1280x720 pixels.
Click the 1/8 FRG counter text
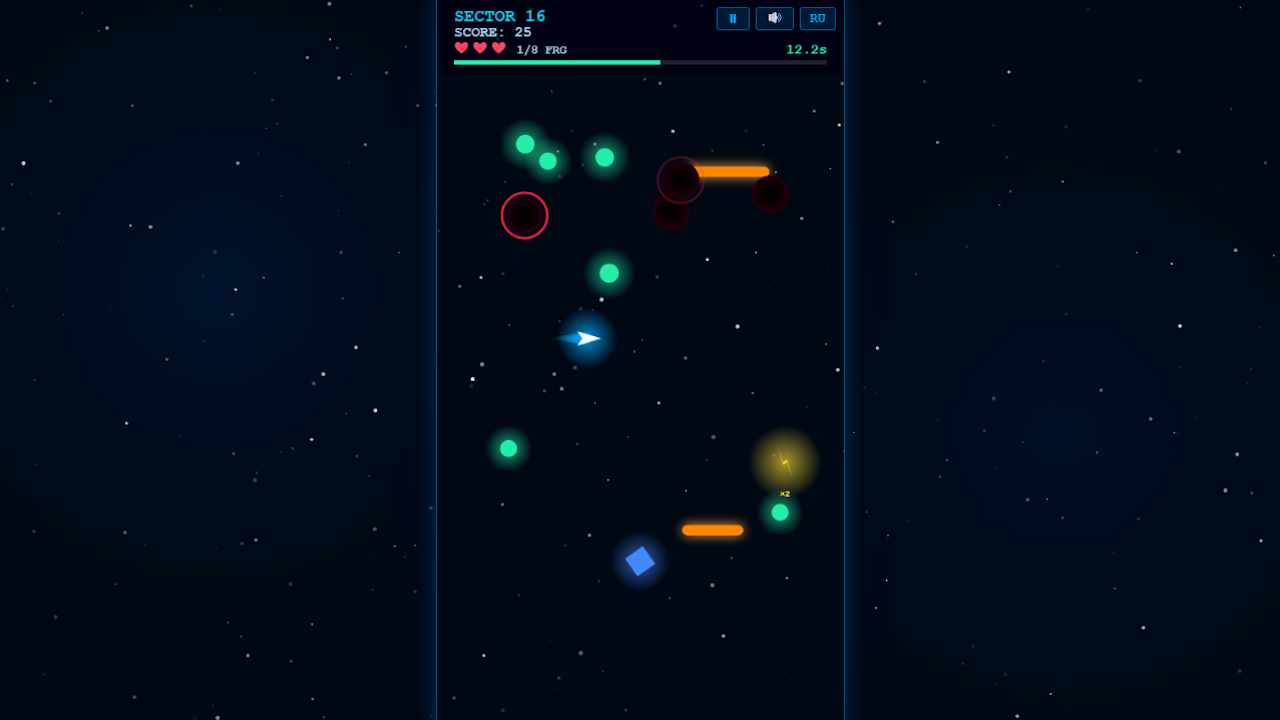540,48
